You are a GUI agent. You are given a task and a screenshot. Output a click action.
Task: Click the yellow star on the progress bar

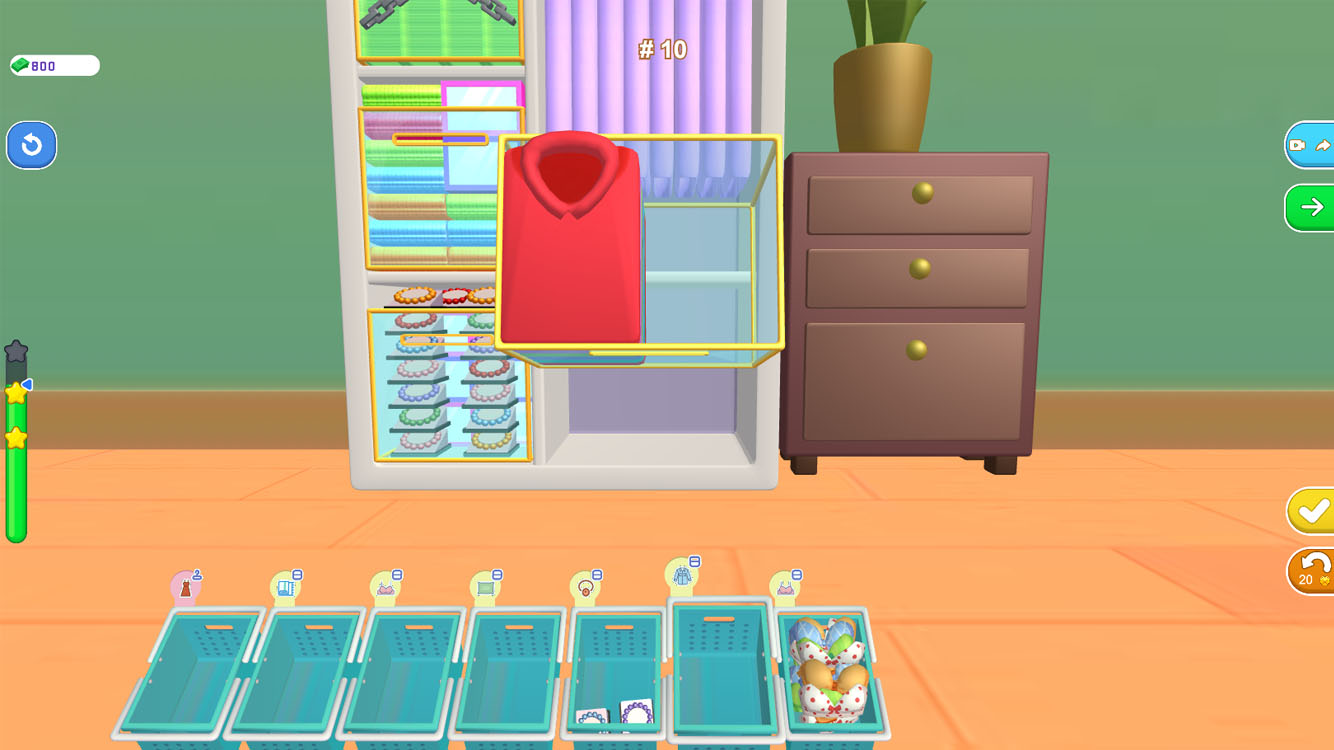click(x=16, y=391)
